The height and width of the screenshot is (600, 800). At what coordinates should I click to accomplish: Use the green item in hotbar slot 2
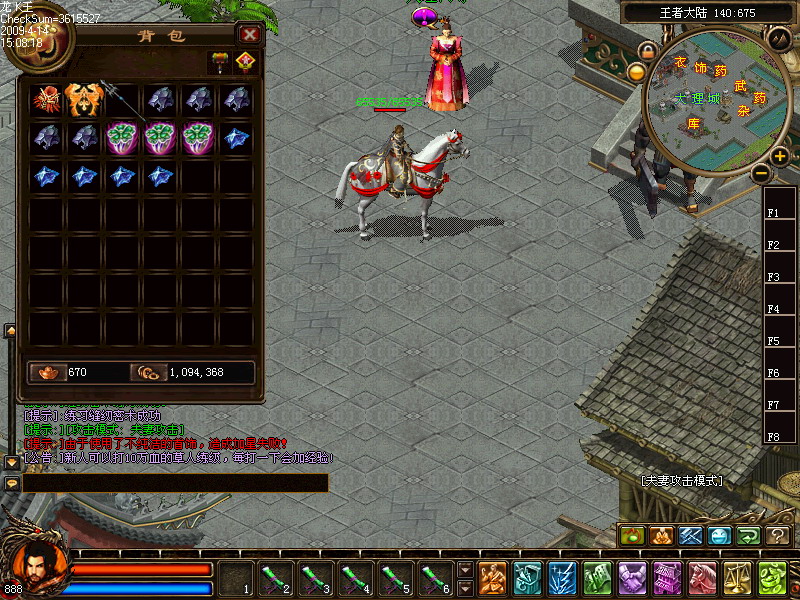pyautogui.click(x=274, y=577)
